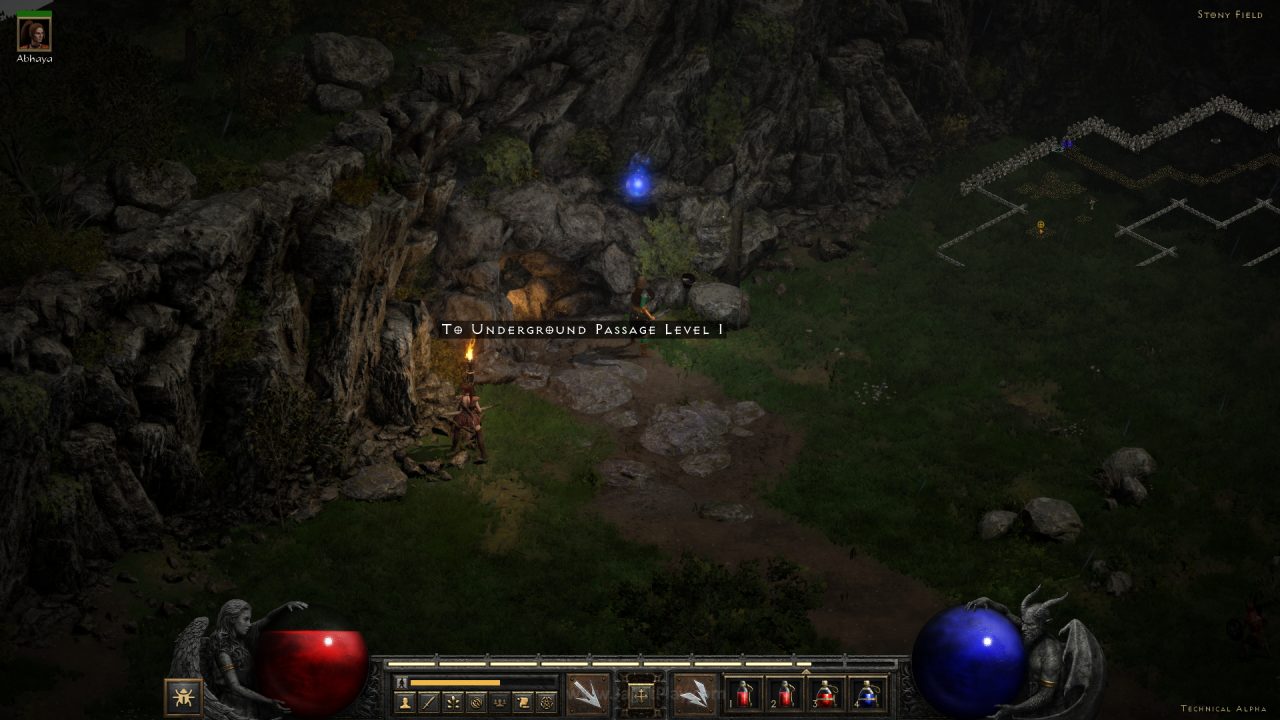Click the golden bug report icon
The height and width of the screenshot is (720, 1280).
[183, 696]
